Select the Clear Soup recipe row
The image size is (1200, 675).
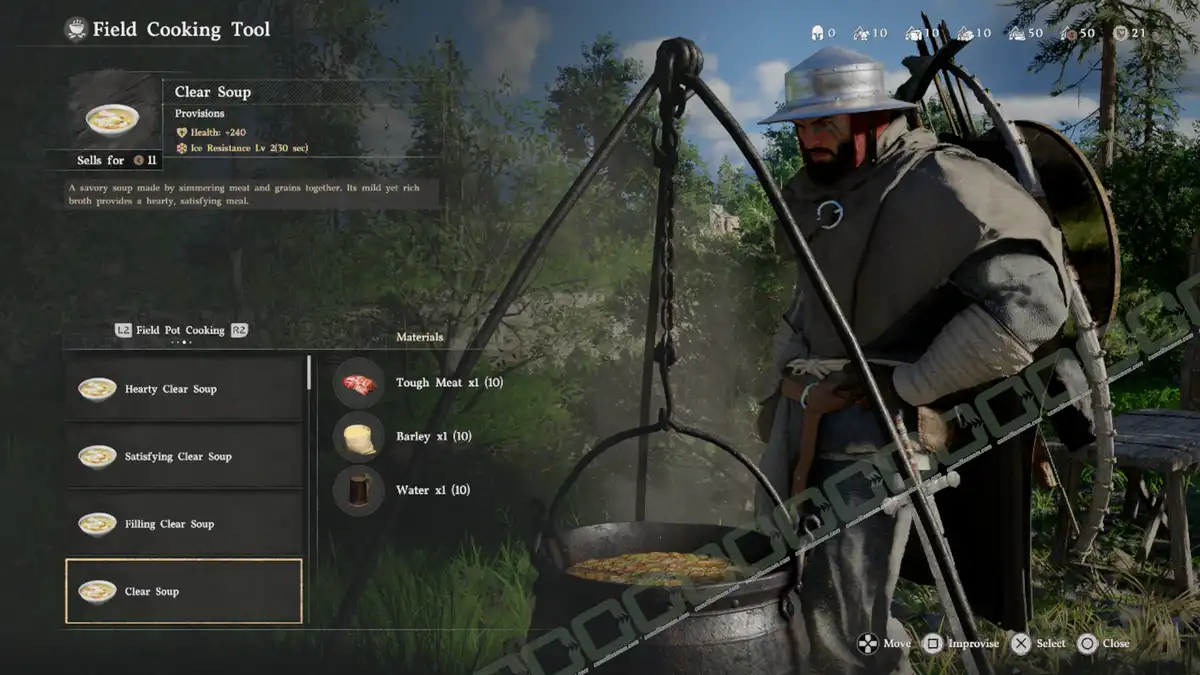pos(184,591)
